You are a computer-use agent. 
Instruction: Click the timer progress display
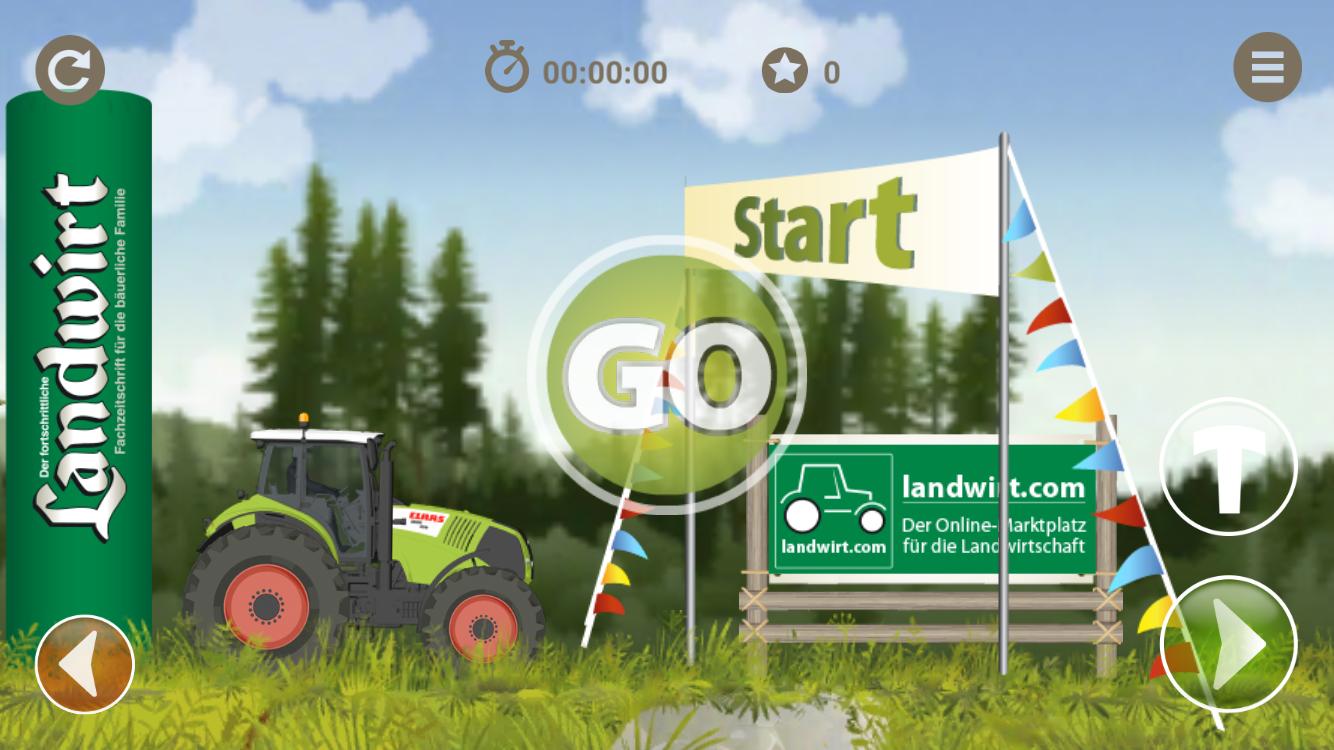602,71
